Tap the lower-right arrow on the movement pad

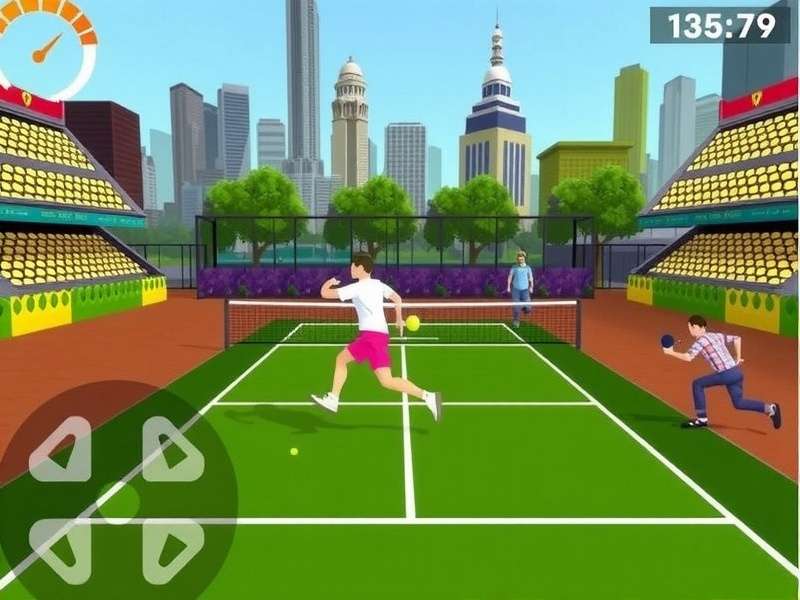pos(171,550)
